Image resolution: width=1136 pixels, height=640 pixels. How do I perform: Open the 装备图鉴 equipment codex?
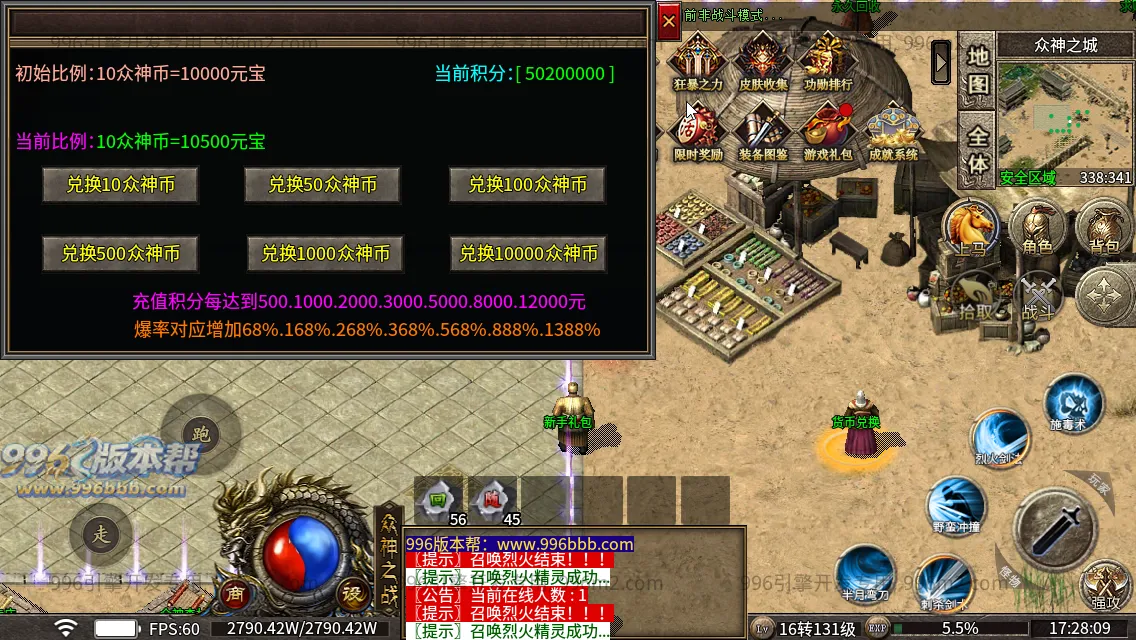[x=763, y=133]
